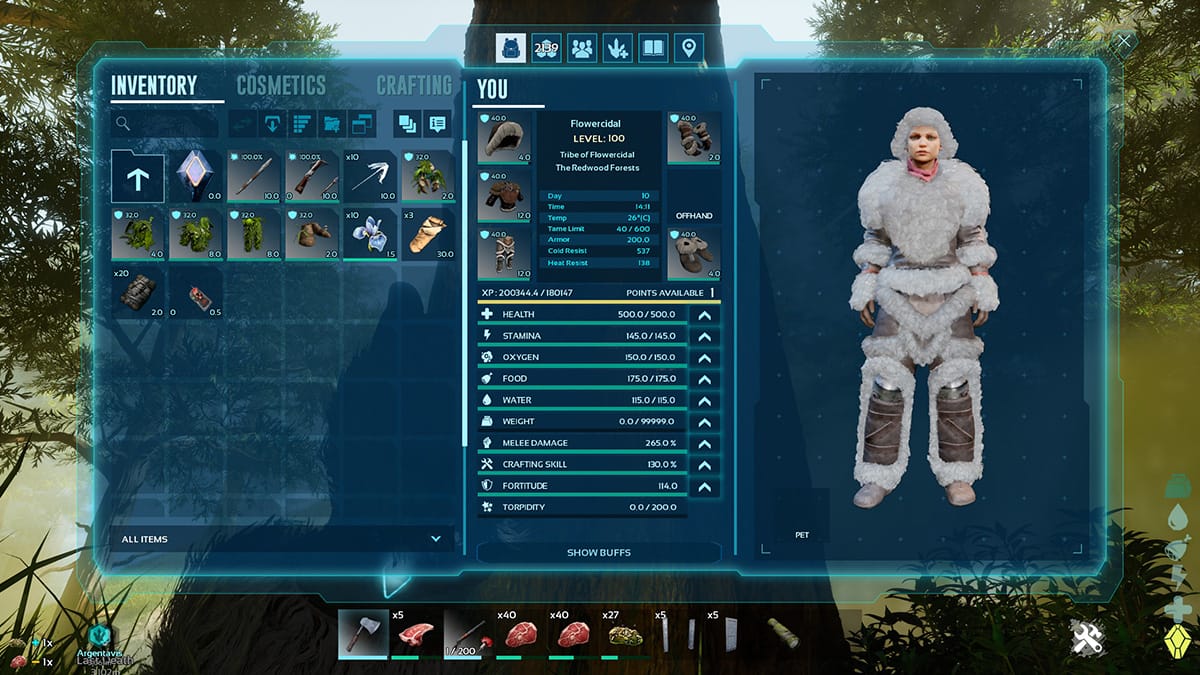The image size is (1200, 675).
Task: Open the engram book icon
Action: [x=652, y=47]
